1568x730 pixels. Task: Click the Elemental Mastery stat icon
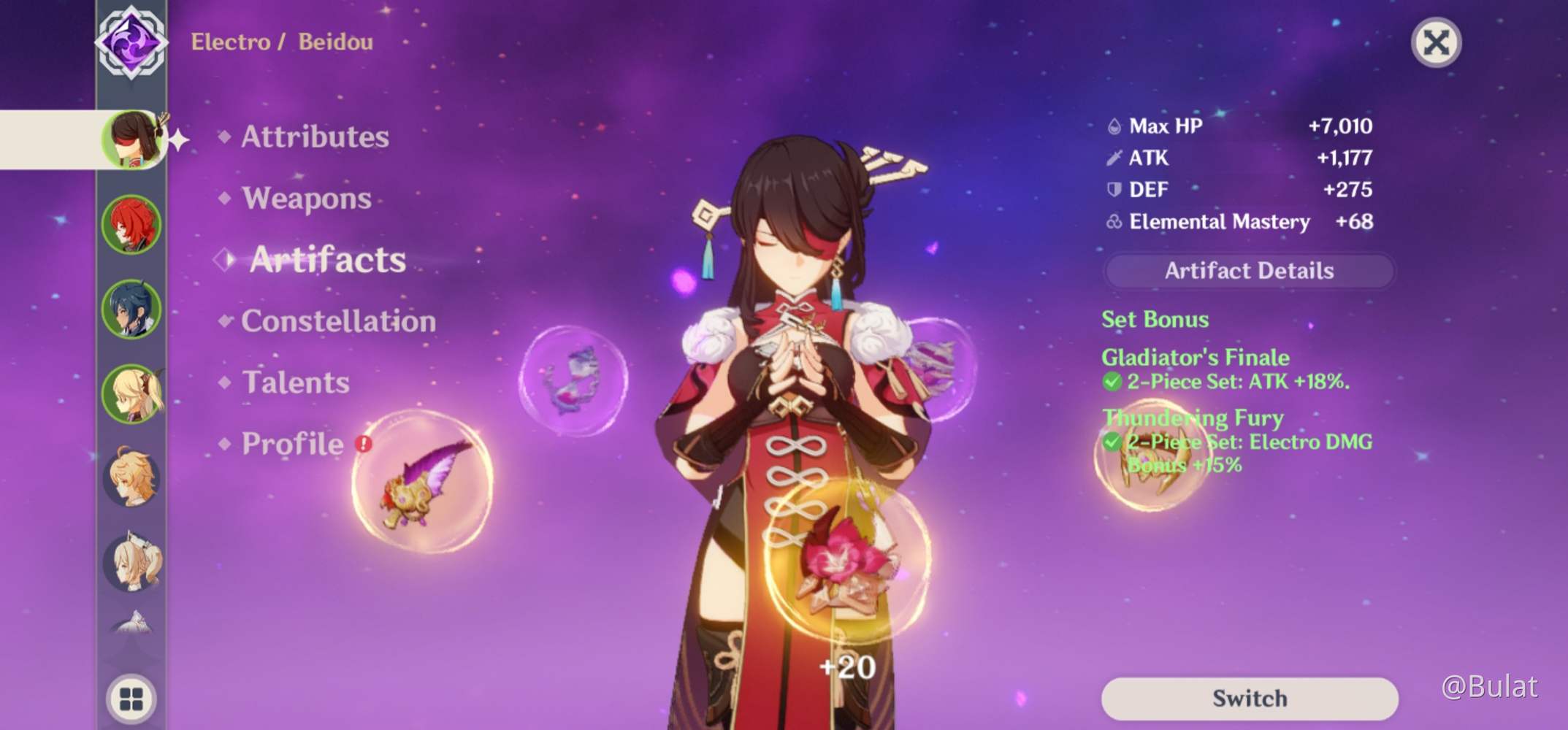(x=1113, y=223)
